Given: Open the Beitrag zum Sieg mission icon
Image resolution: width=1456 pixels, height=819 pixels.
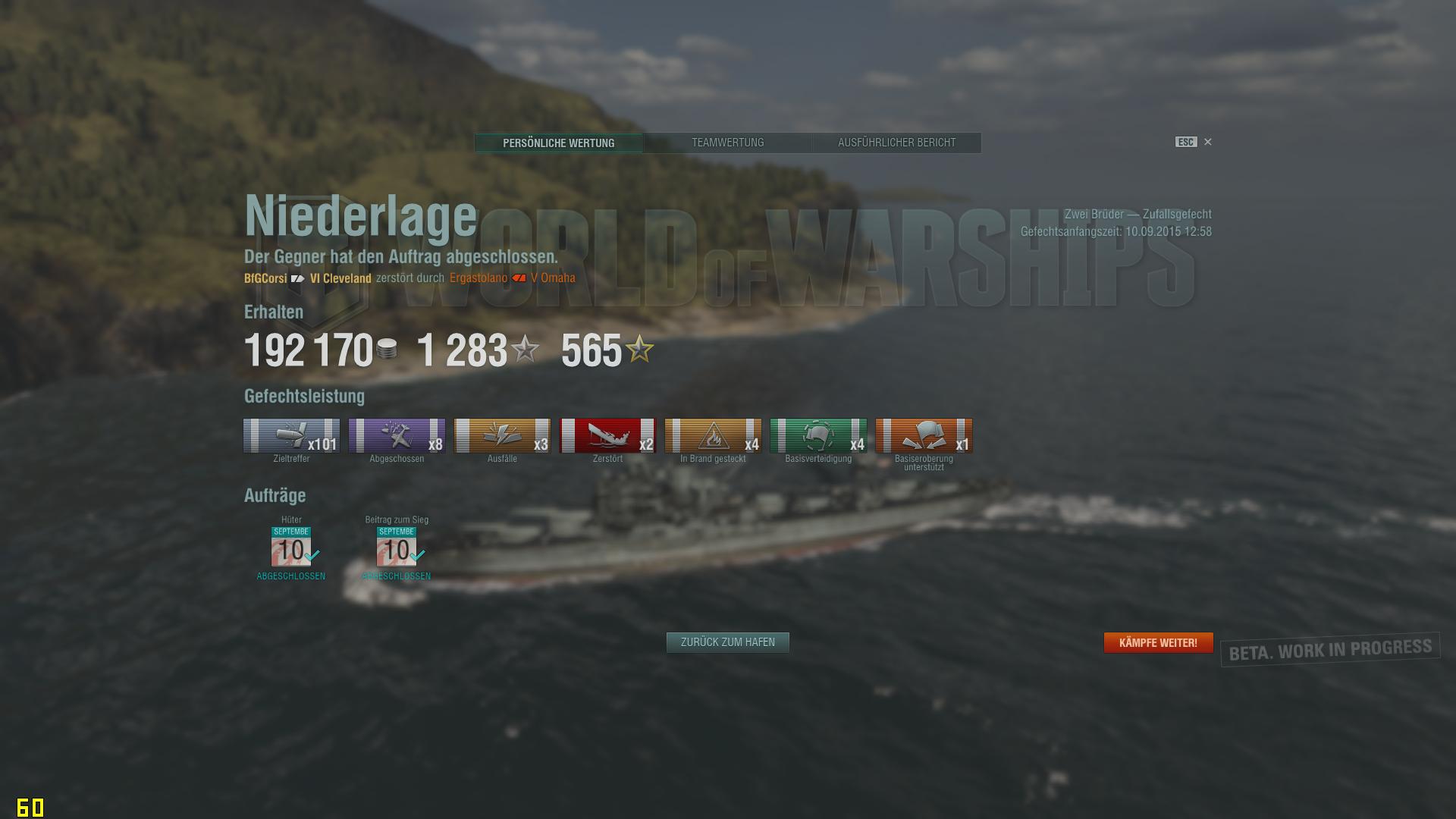Looking at the screenshot, I should tap(397, 548).
